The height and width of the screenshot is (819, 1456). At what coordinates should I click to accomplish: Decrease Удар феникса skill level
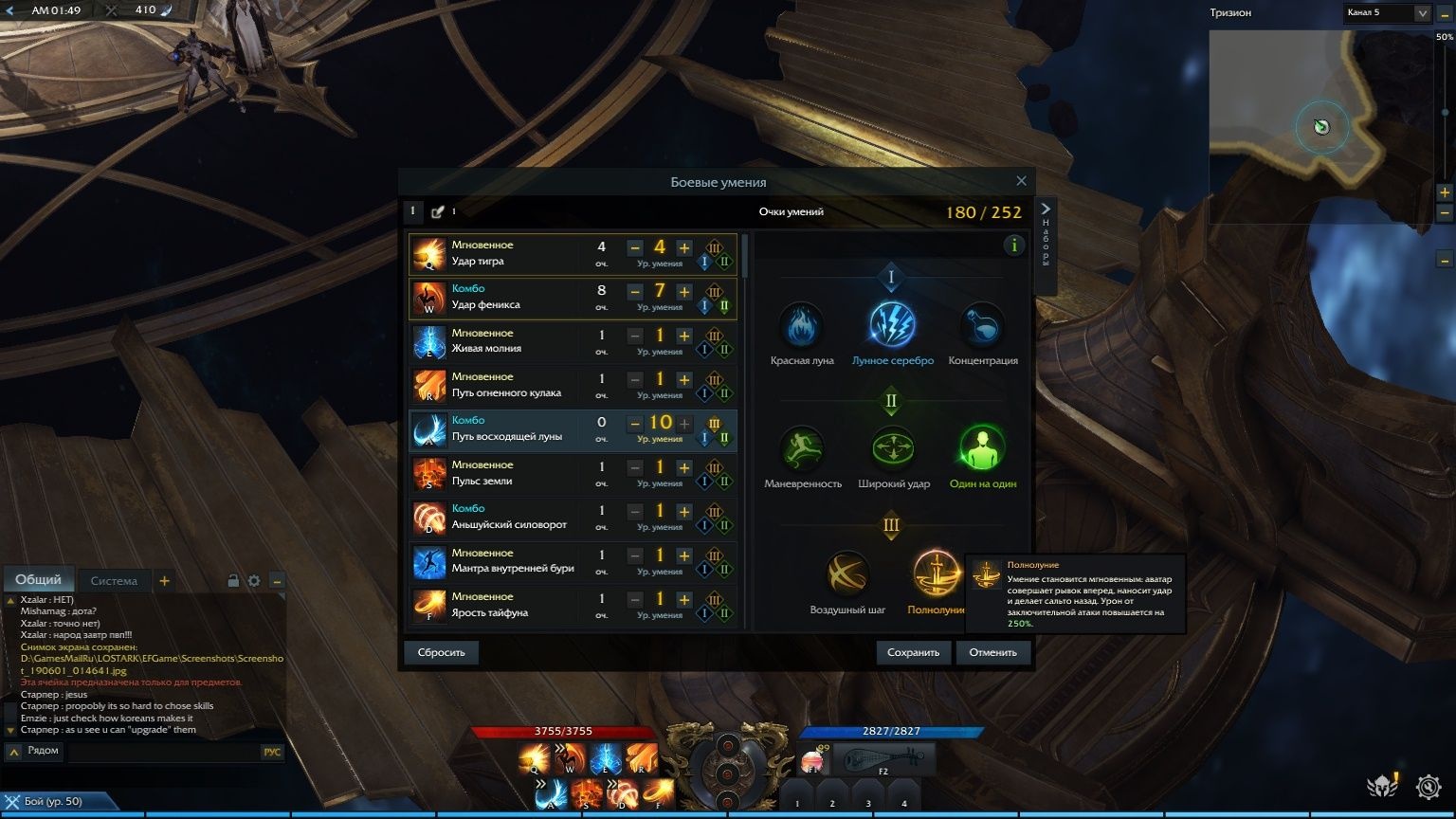click(x=635, y=292)
